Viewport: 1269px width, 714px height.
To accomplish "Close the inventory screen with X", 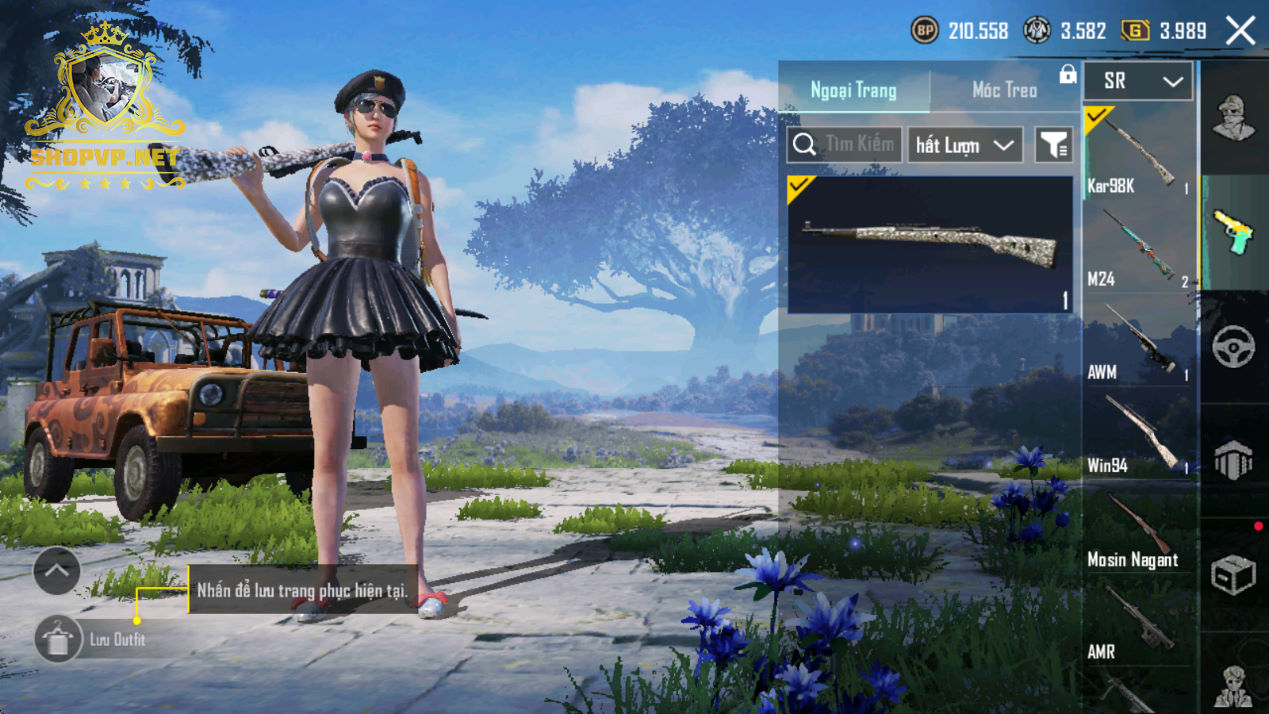I will point(1240,31).
